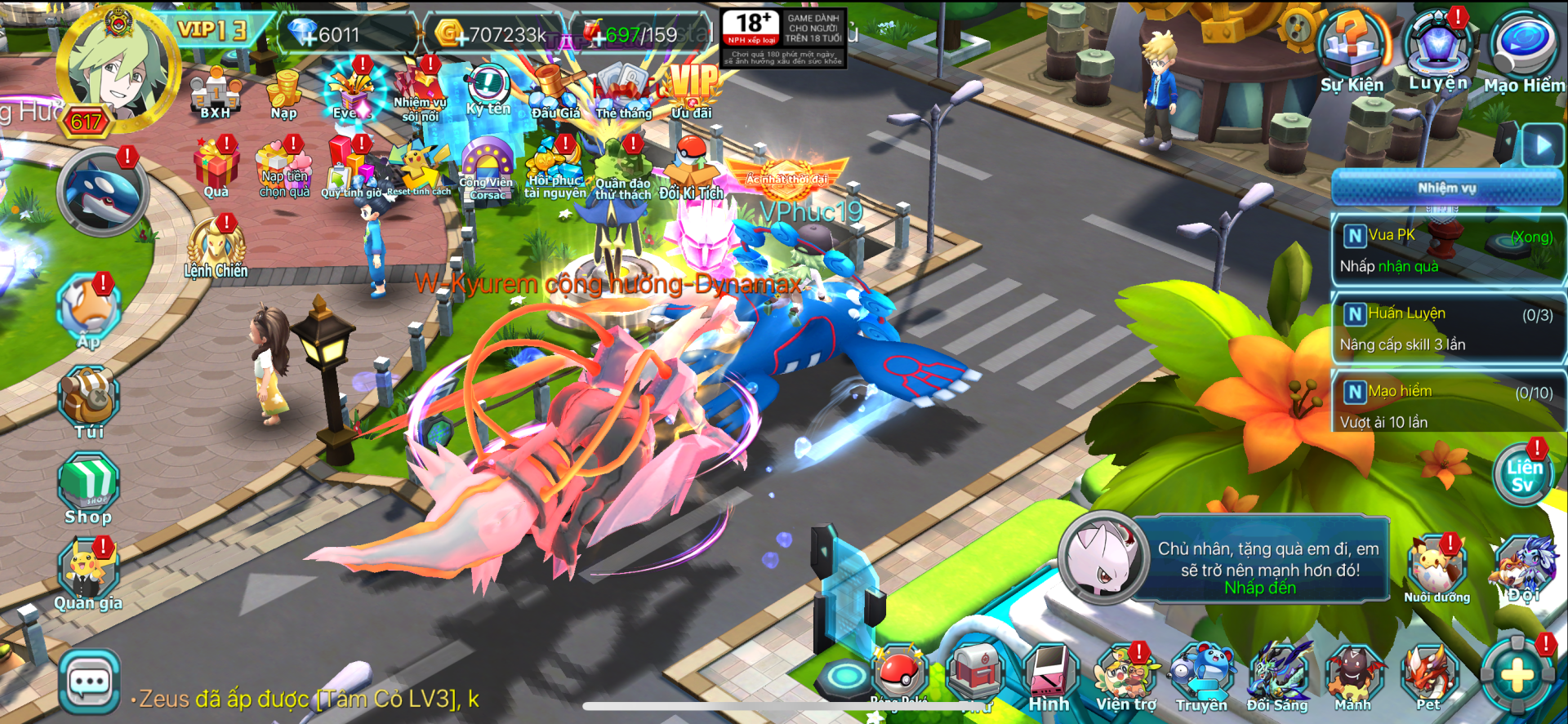The width and height of the screenshot is (1568, 724).
Task: Open the Đấu Giá auction
Action: (556, 91)
